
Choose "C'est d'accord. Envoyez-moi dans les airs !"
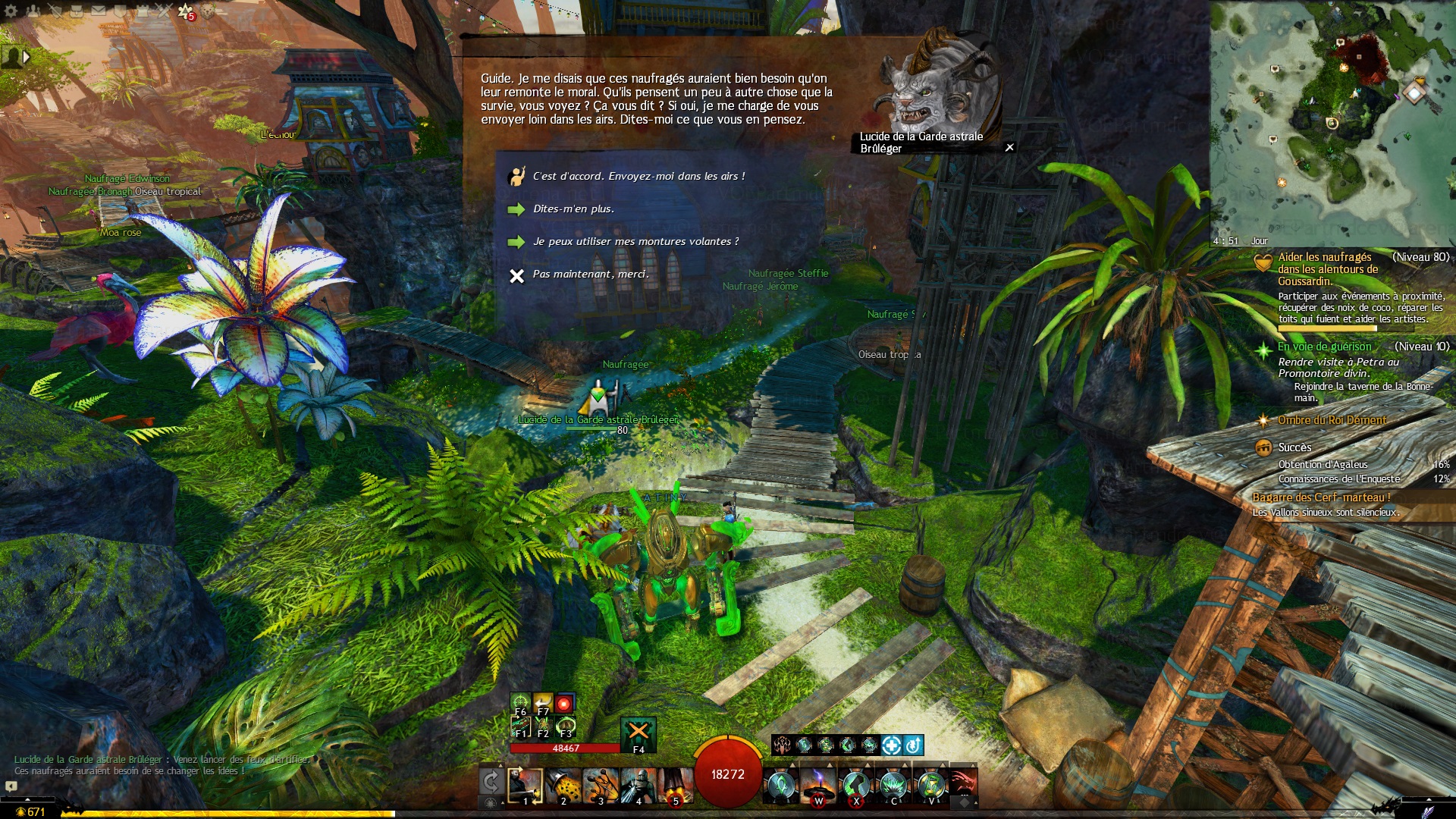click(x=639, y=177)
